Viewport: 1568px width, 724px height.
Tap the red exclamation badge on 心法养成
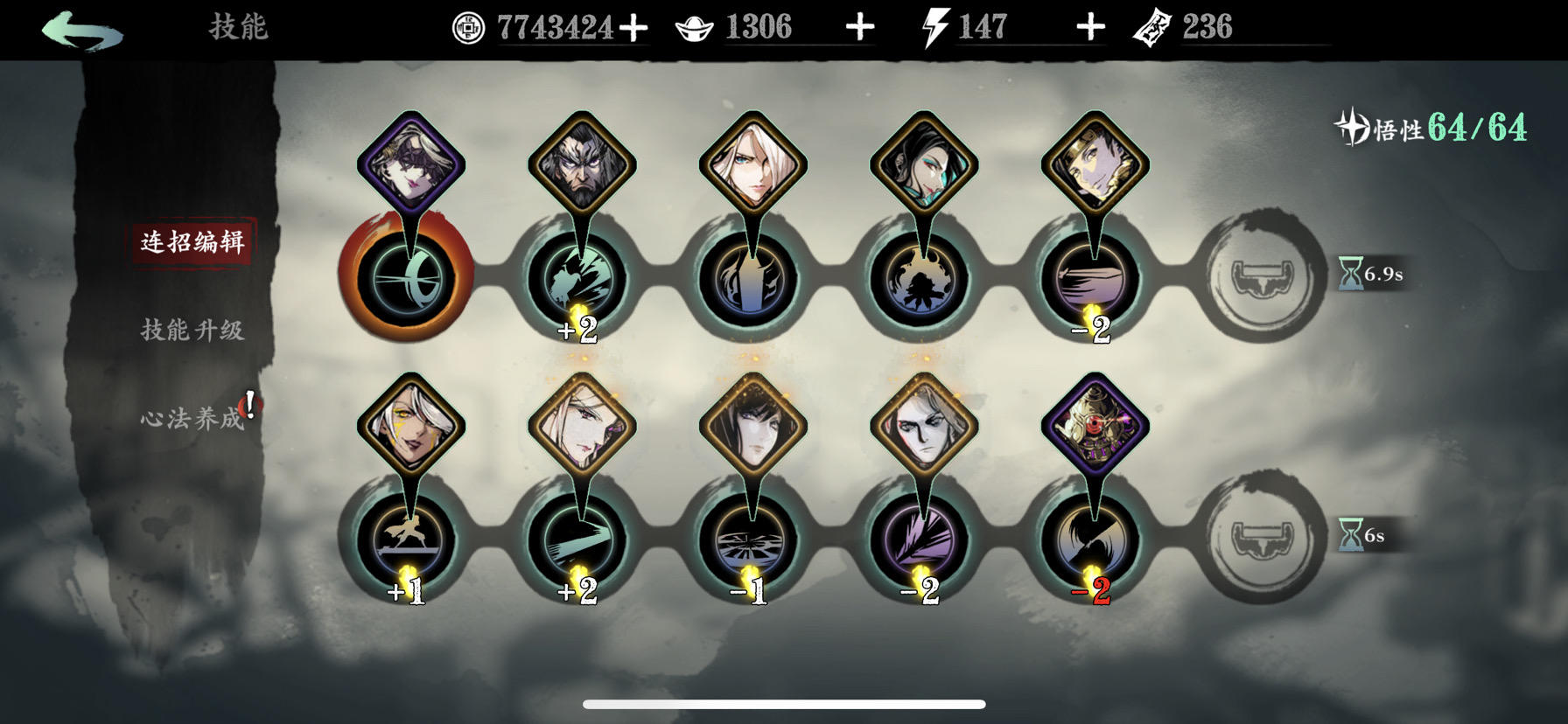click(248, 402)
